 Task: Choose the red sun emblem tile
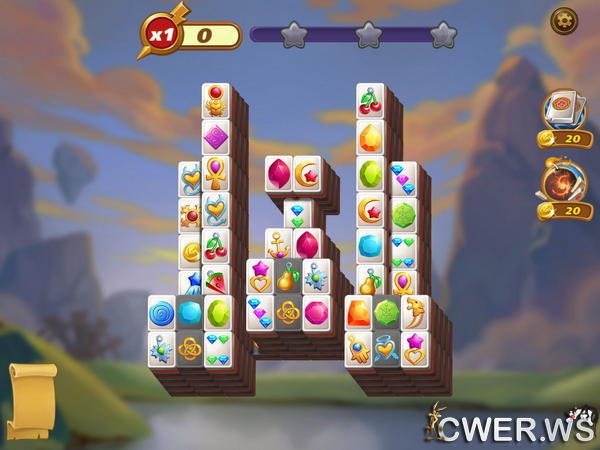coord(190,215)
